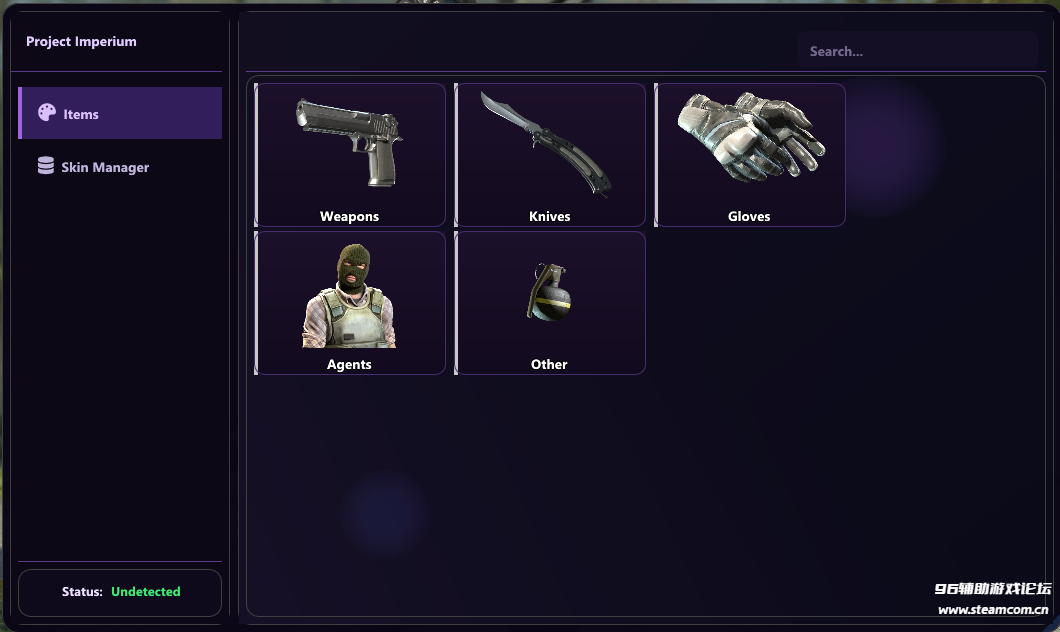Choose the Gloves category tile
1060x632 pixels.
click(750, 155)
